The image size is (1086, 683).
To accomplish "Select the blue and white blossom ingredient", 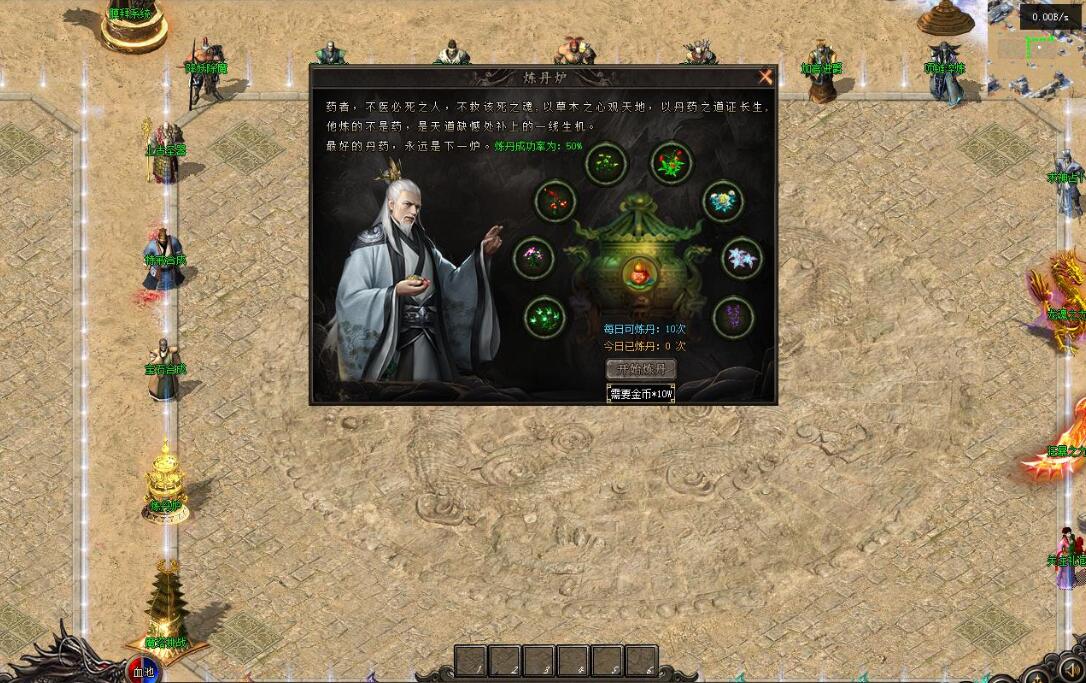I will [x=723, y=201].
